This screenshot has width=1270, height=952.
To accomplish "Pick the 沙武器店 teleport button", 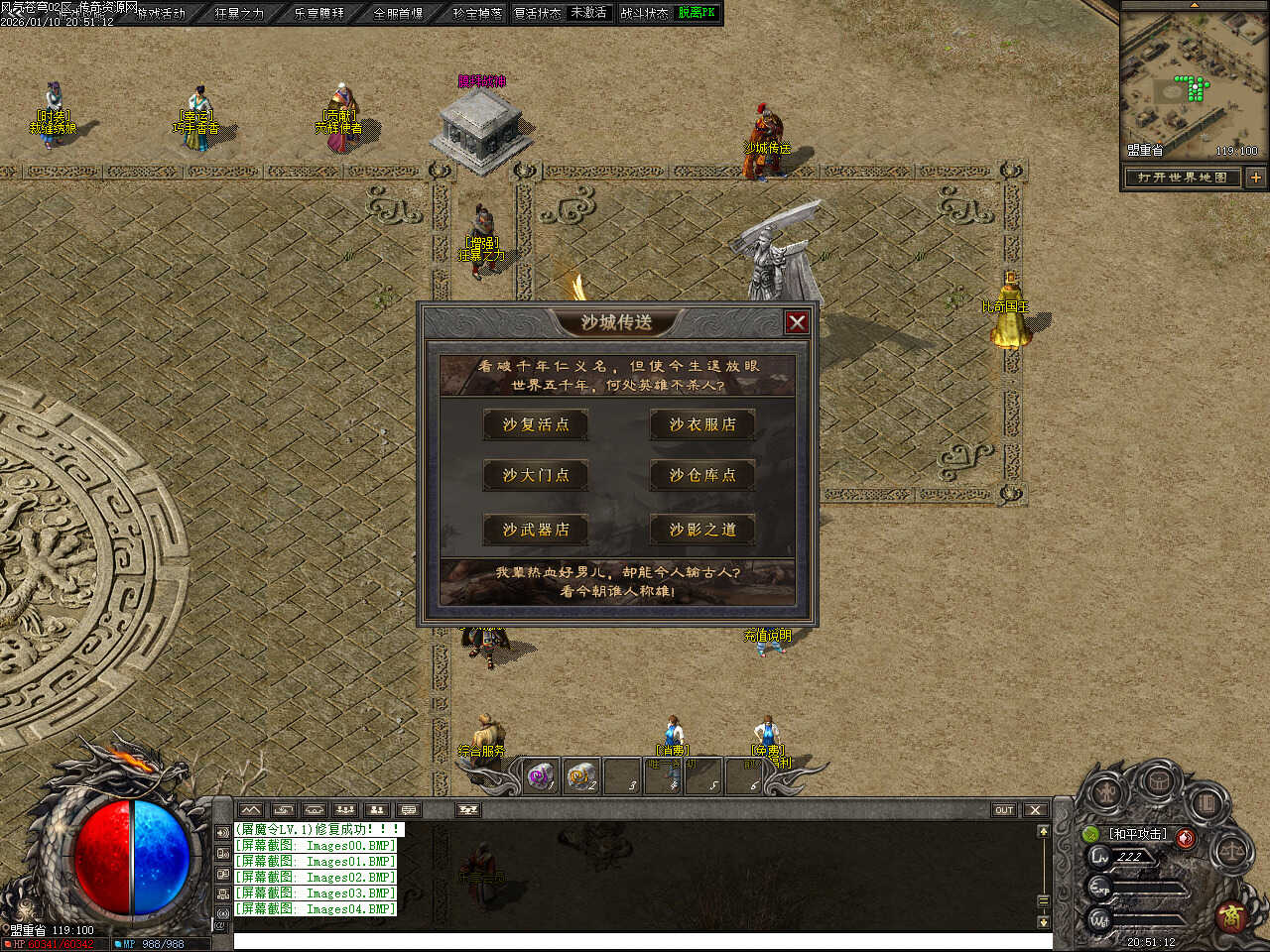I will click(x=536, y=530).
